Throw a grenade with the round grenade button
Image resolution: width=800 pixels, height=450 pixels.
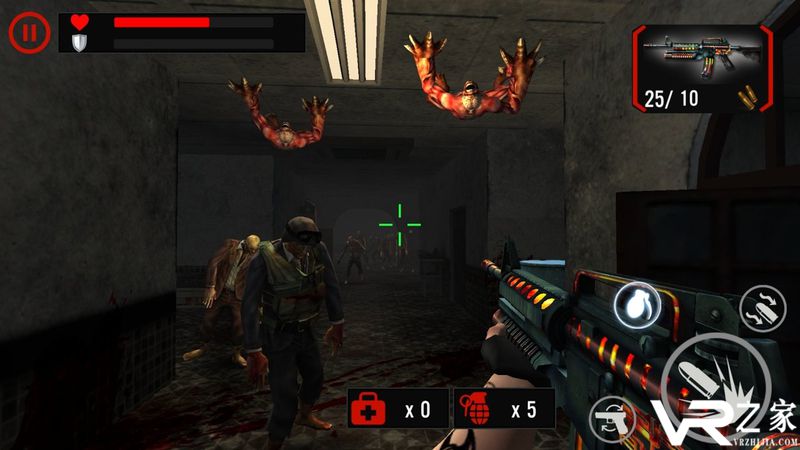point(636,304)
